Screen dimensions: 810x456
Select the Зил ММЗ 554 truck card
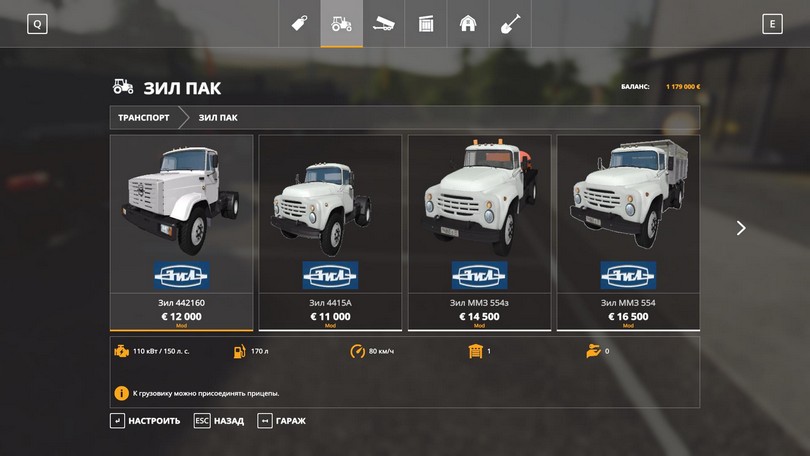pyautogui.click(x=627, y=232)
